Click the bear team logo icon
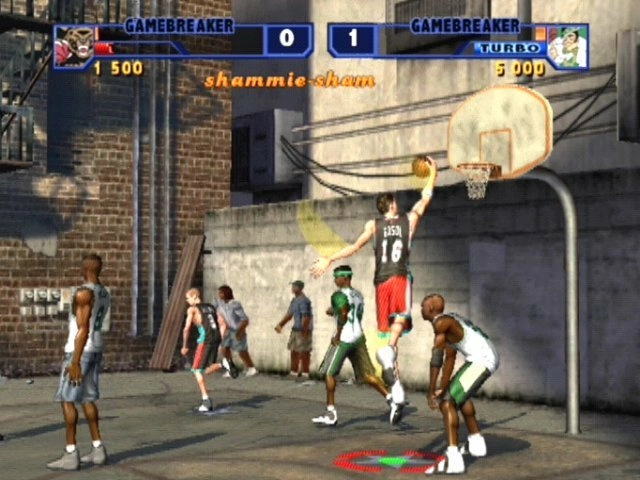 click(73, 46)
